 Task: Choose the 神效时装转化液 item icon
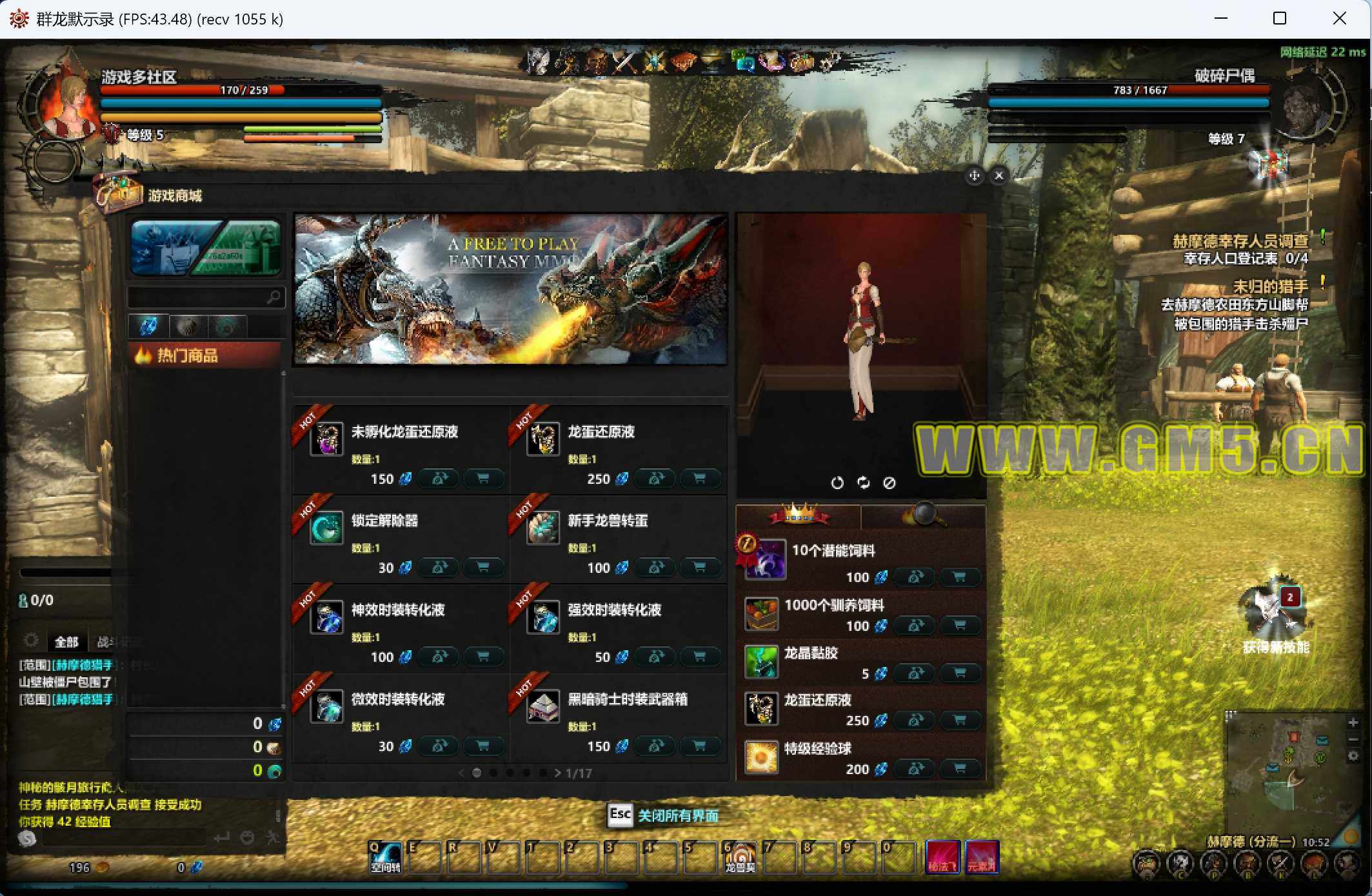pos(326,617)
